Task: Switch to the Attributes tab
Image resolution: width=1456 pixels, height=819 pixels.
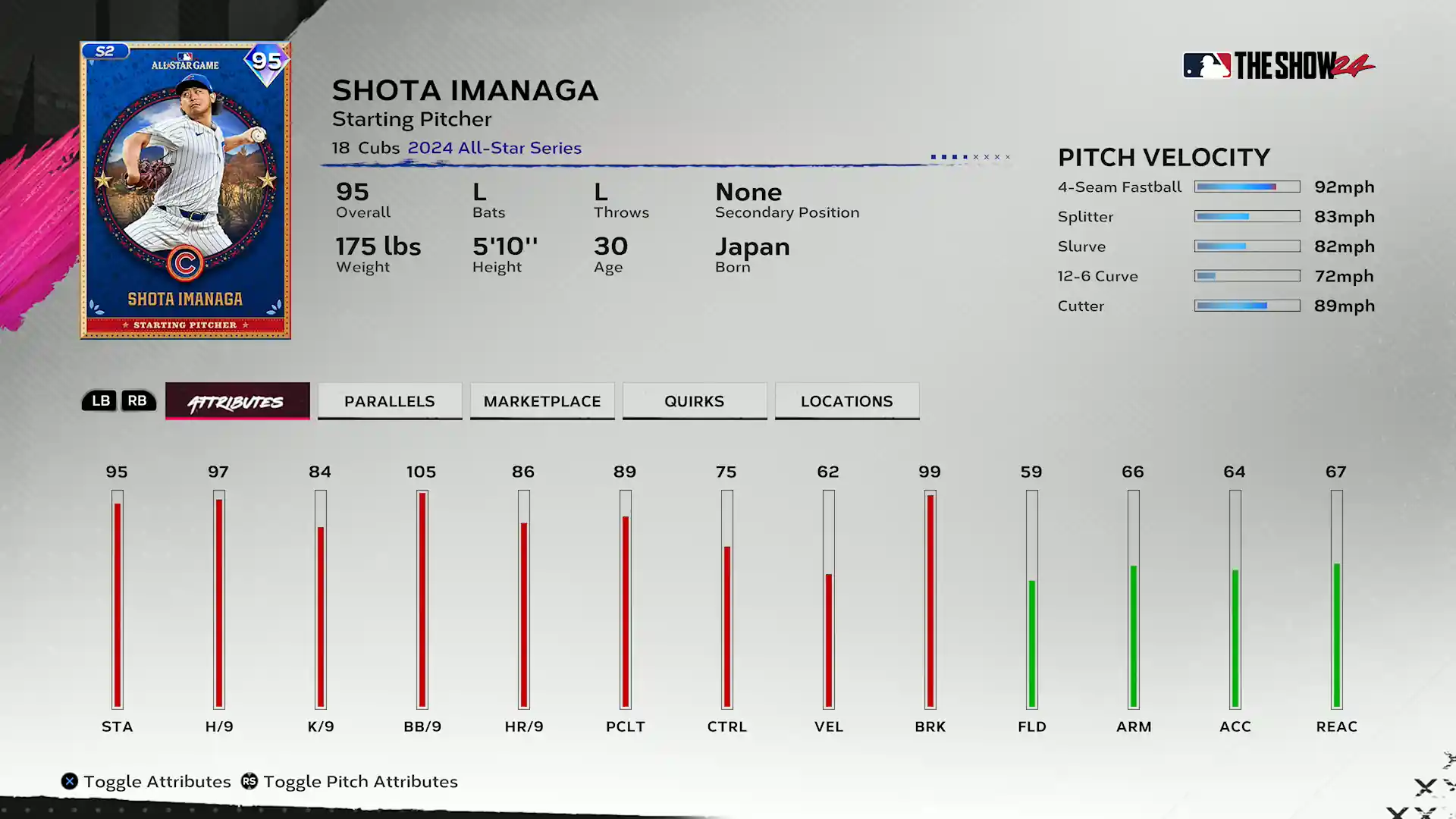Action: coord(237,401)
